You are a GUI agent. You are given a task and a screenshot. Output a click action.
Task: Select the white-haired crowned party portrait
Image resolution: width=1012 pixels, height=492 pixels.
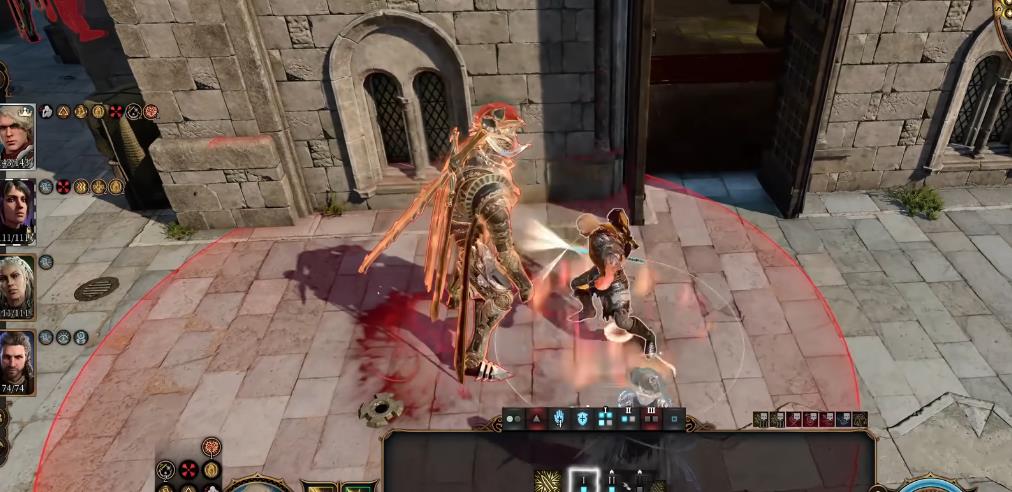point(17,133)
